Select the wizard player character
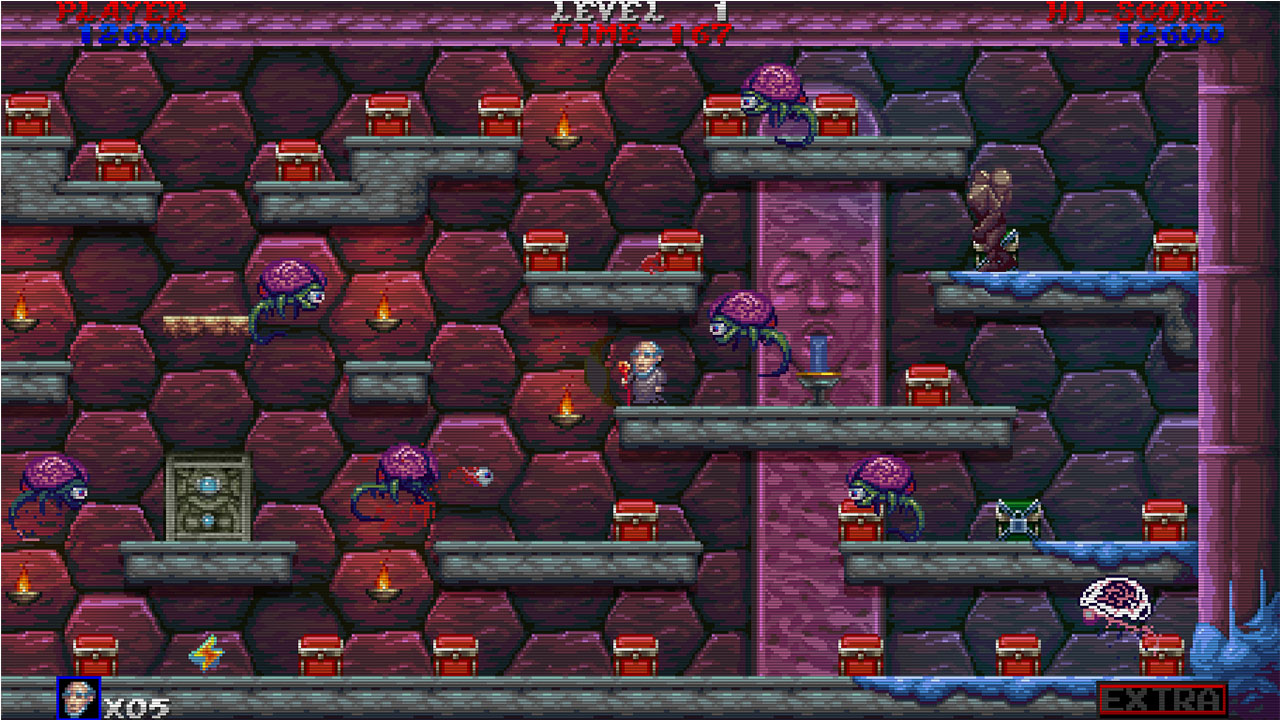 [645, 370]
